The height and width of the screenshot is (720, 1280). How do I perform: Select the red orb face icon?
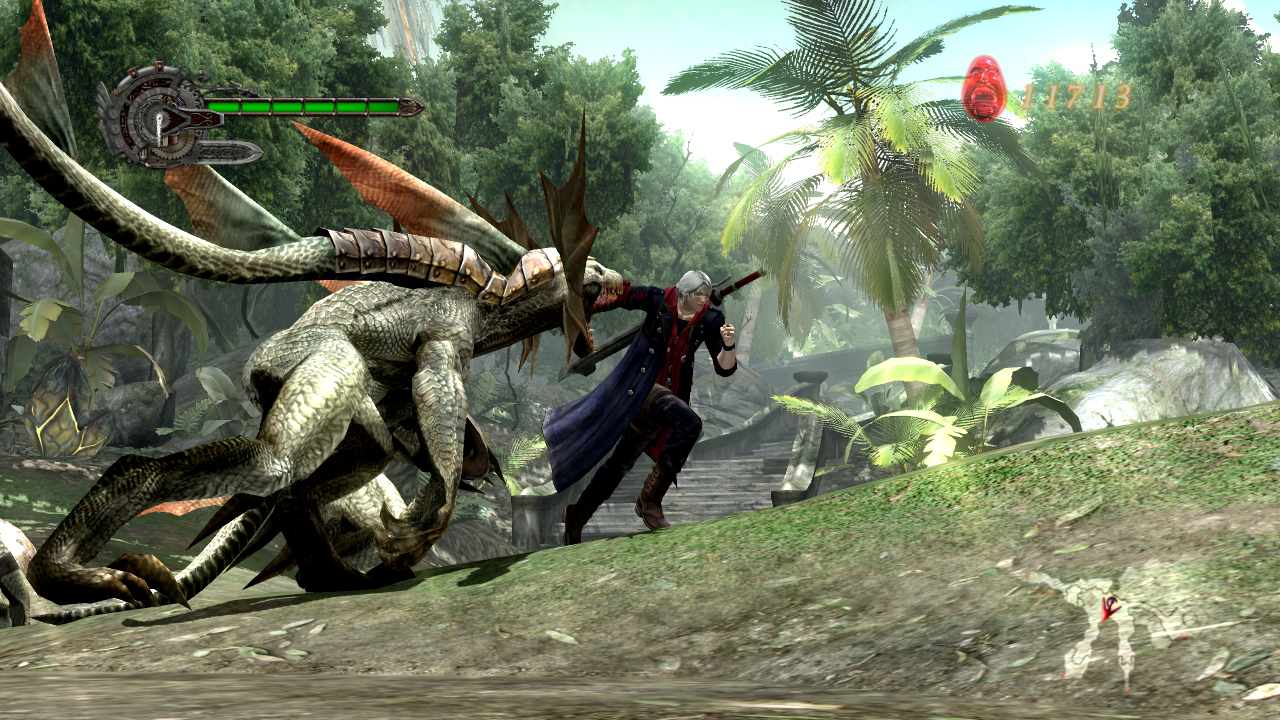[984, 89]
